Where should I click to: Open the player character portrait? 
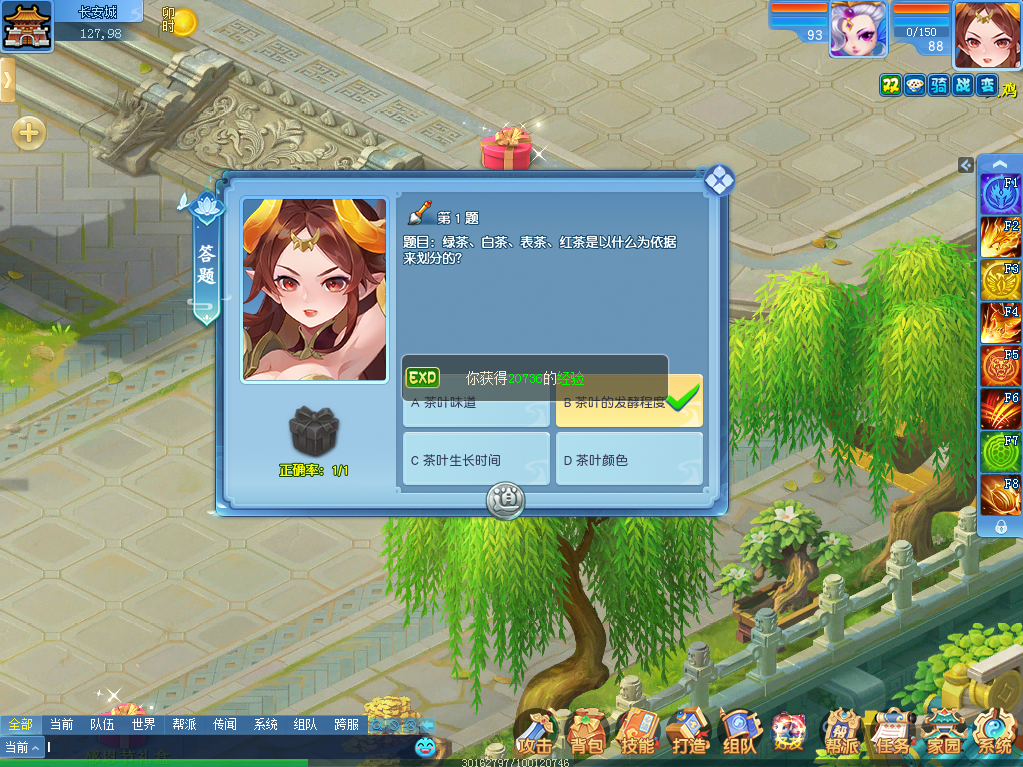(x=987, y=34)
